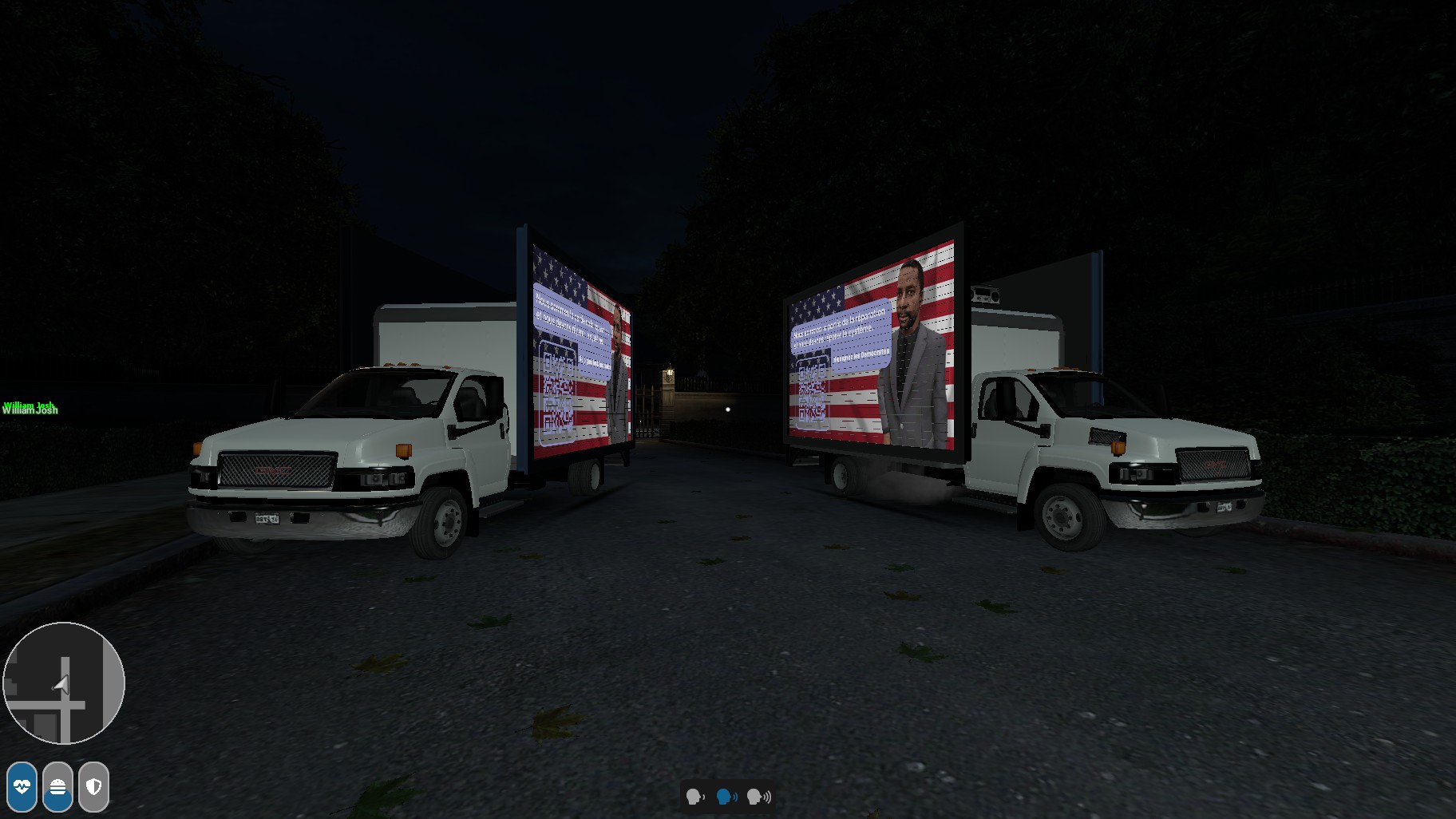The height and width of the screenshot is (819, 1456).
Task: Click the whisper voice range icon
Action: click(x=695, y=797)
